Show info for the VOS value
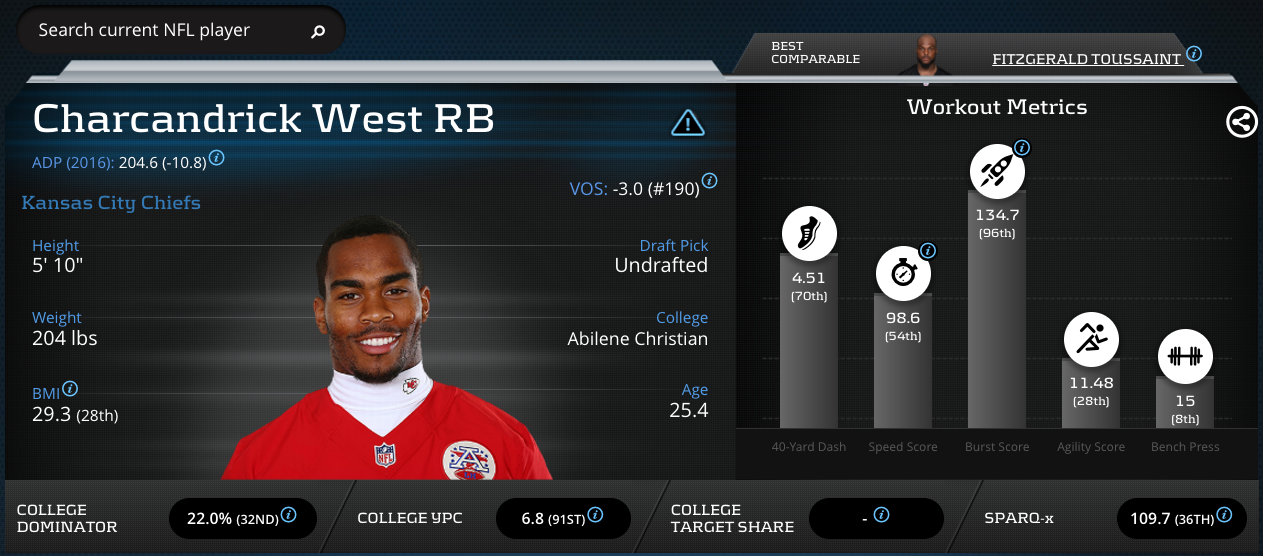 (709, 181)
